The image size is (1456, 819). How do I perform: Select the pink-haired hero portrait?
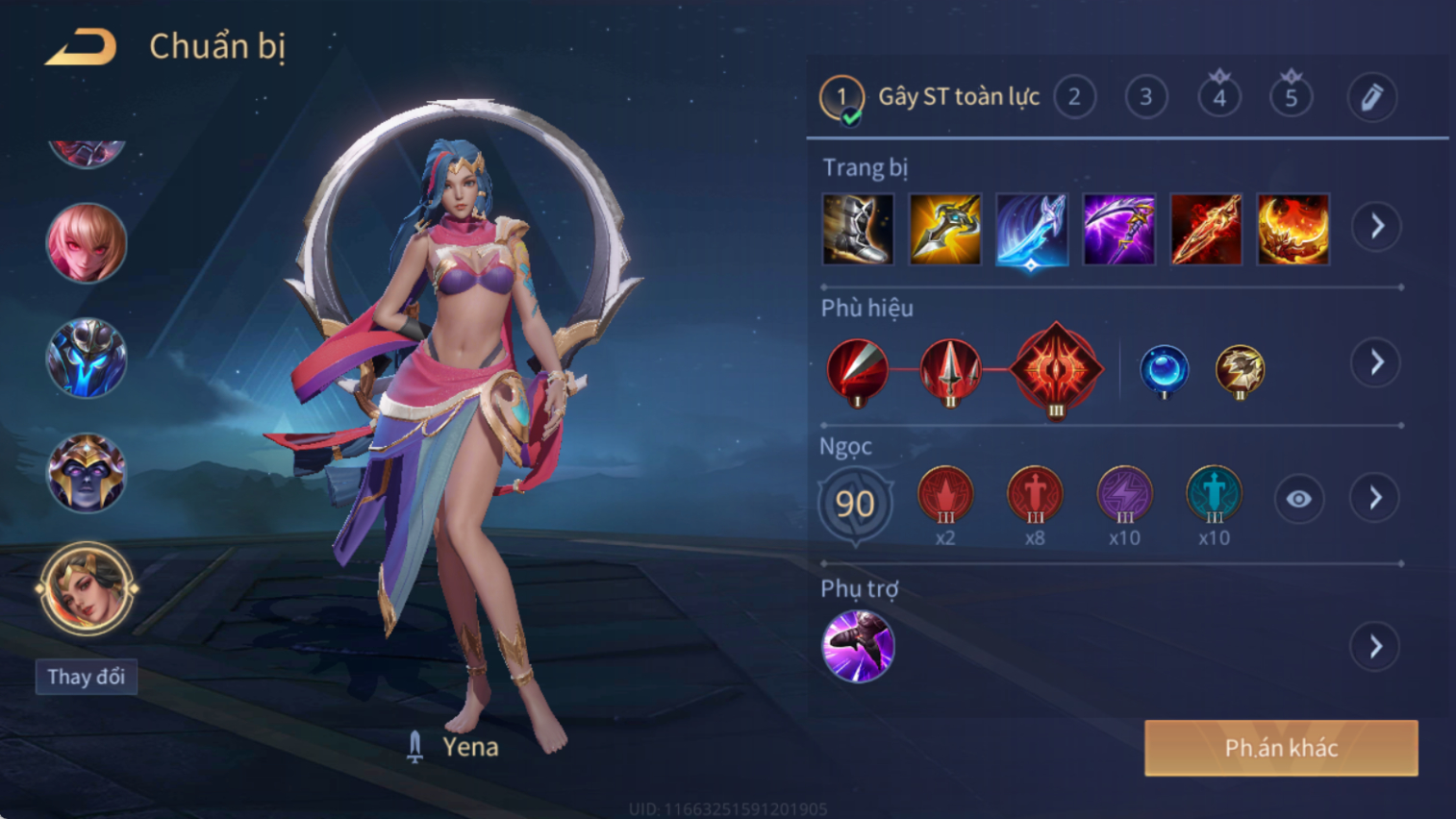87,243
